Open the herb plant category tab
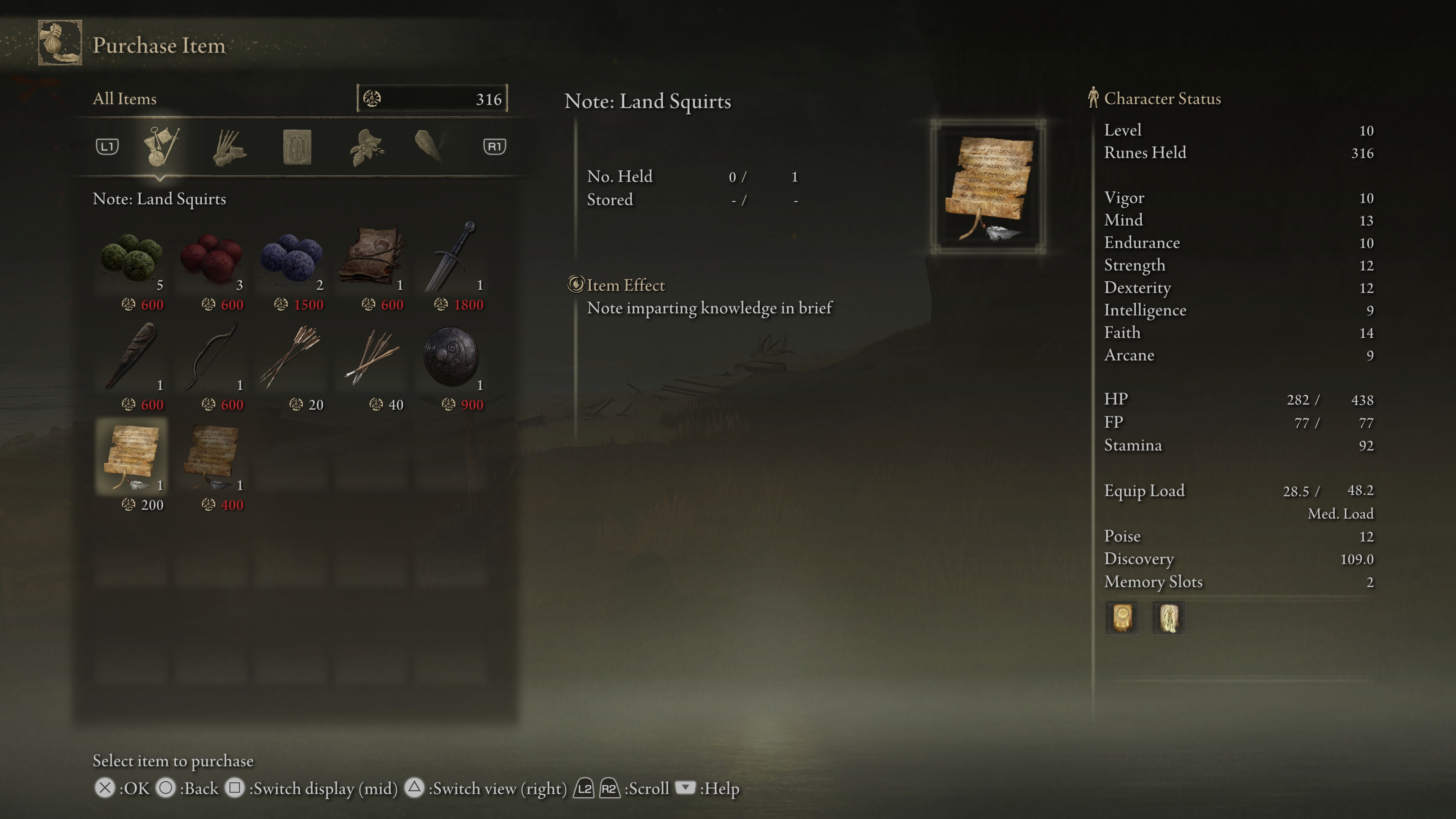1456x819 pixels. click(x=367, y=147)
